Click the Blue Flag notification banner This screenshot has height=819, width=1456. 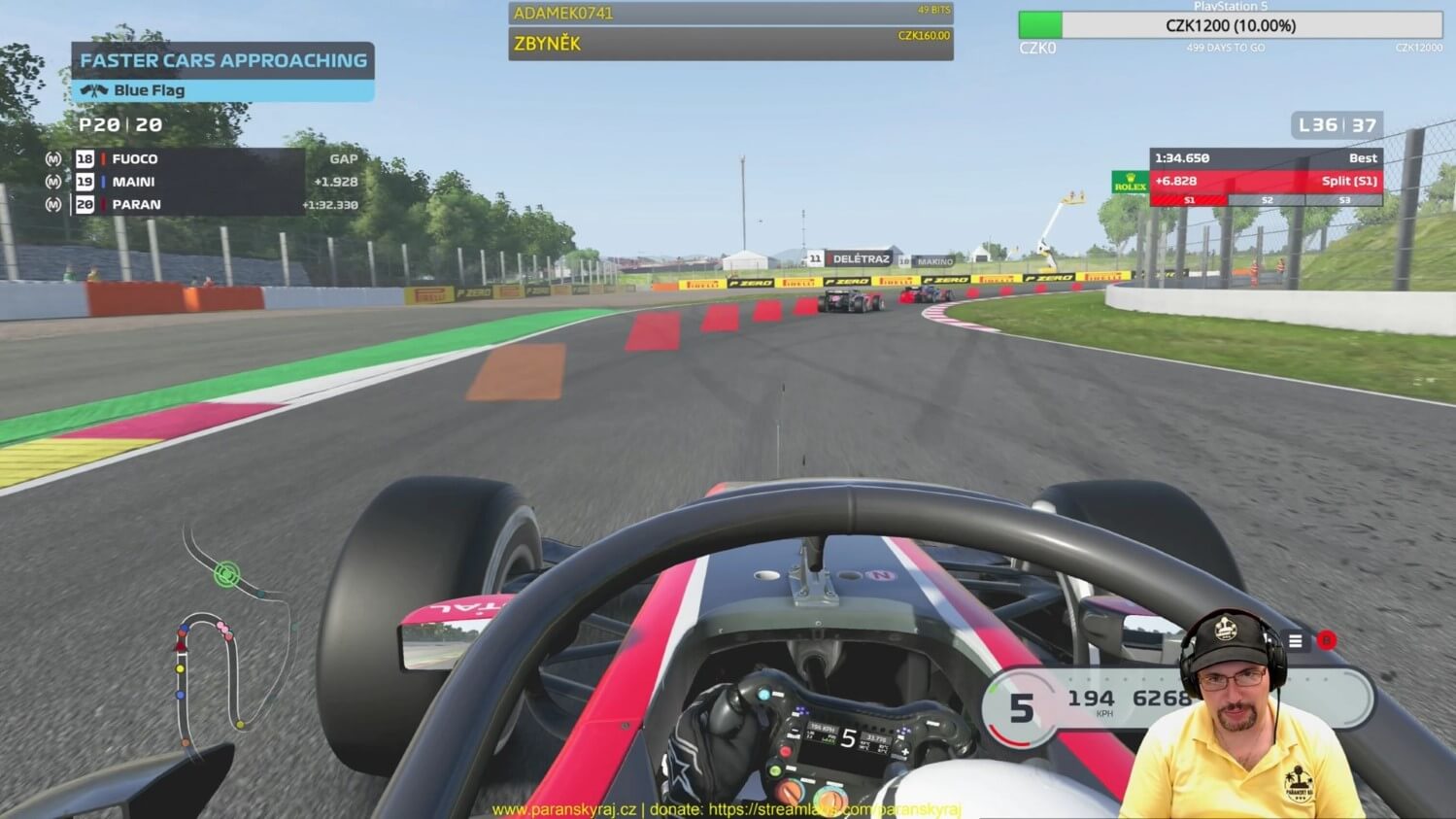click(221, 90)
